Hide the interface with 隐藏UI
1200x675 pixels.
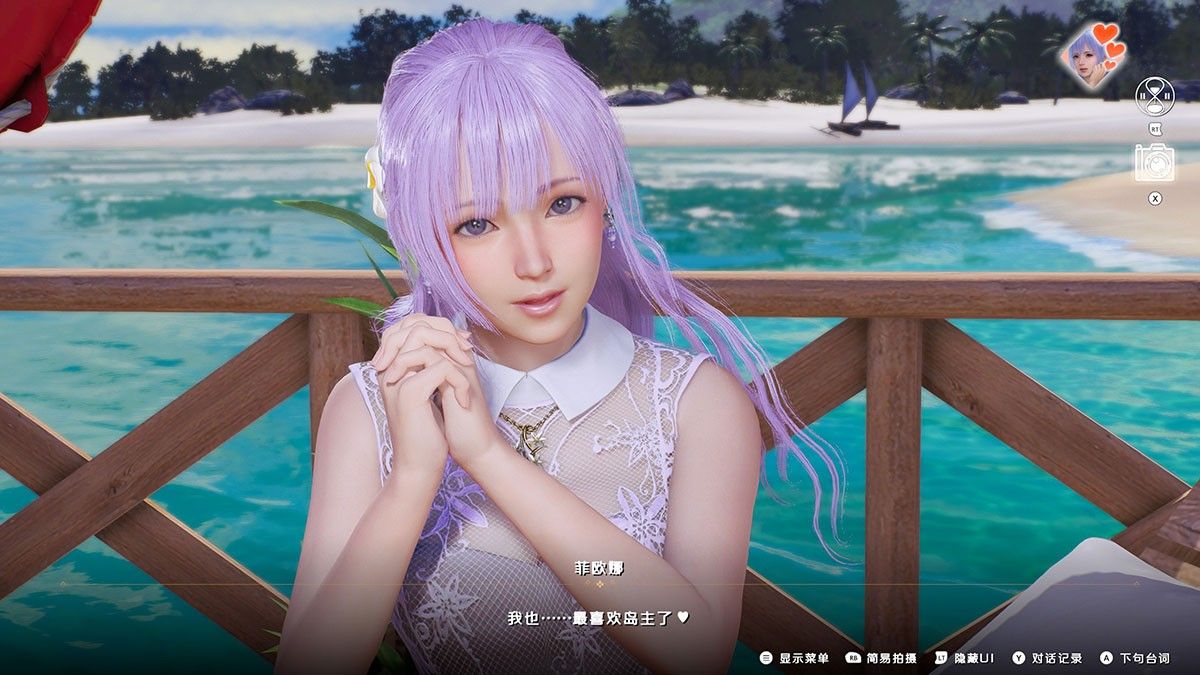point(964,658)
